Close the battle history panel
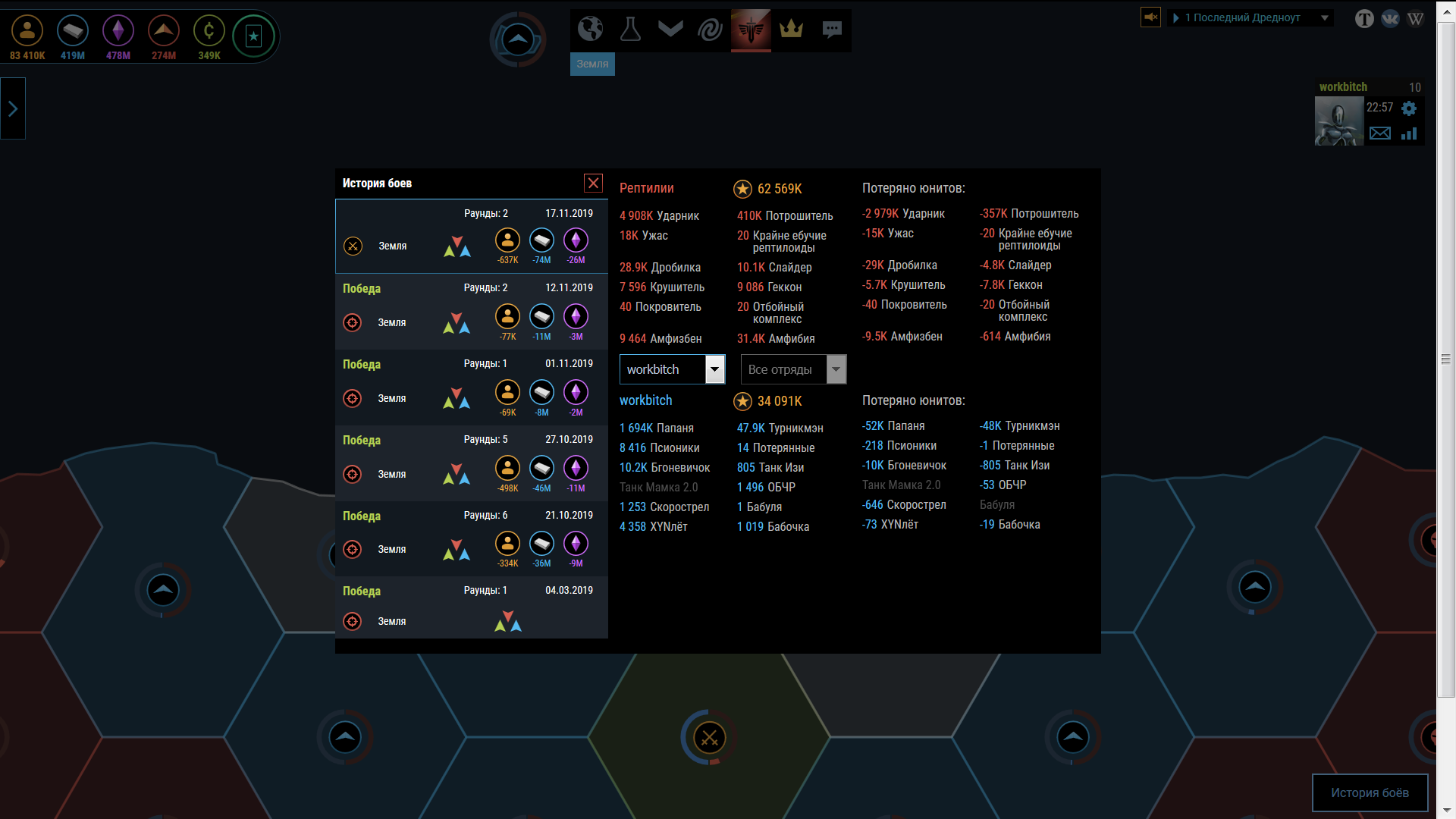This screenshot has height=819, width=1456. [593, 183]
